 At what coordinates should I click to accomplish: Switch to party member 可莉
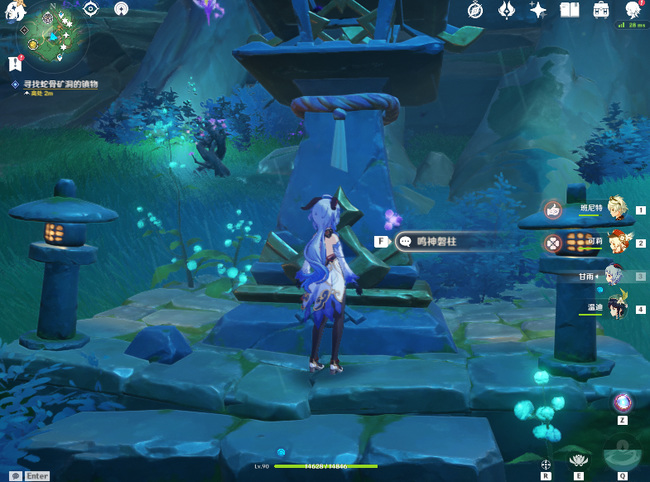pos(615,242)
